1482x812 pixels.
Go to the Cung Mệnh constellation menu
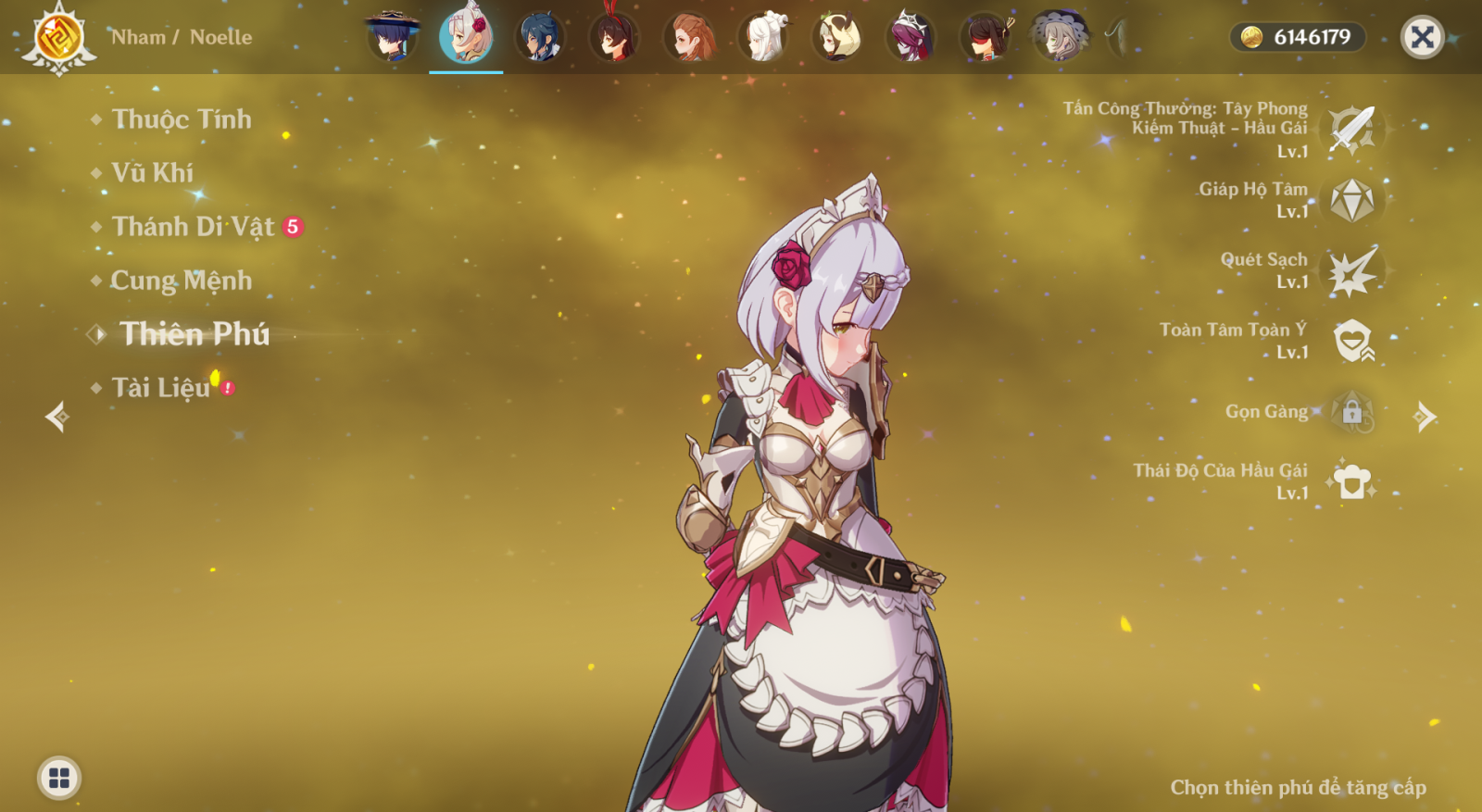click(181, 281)
